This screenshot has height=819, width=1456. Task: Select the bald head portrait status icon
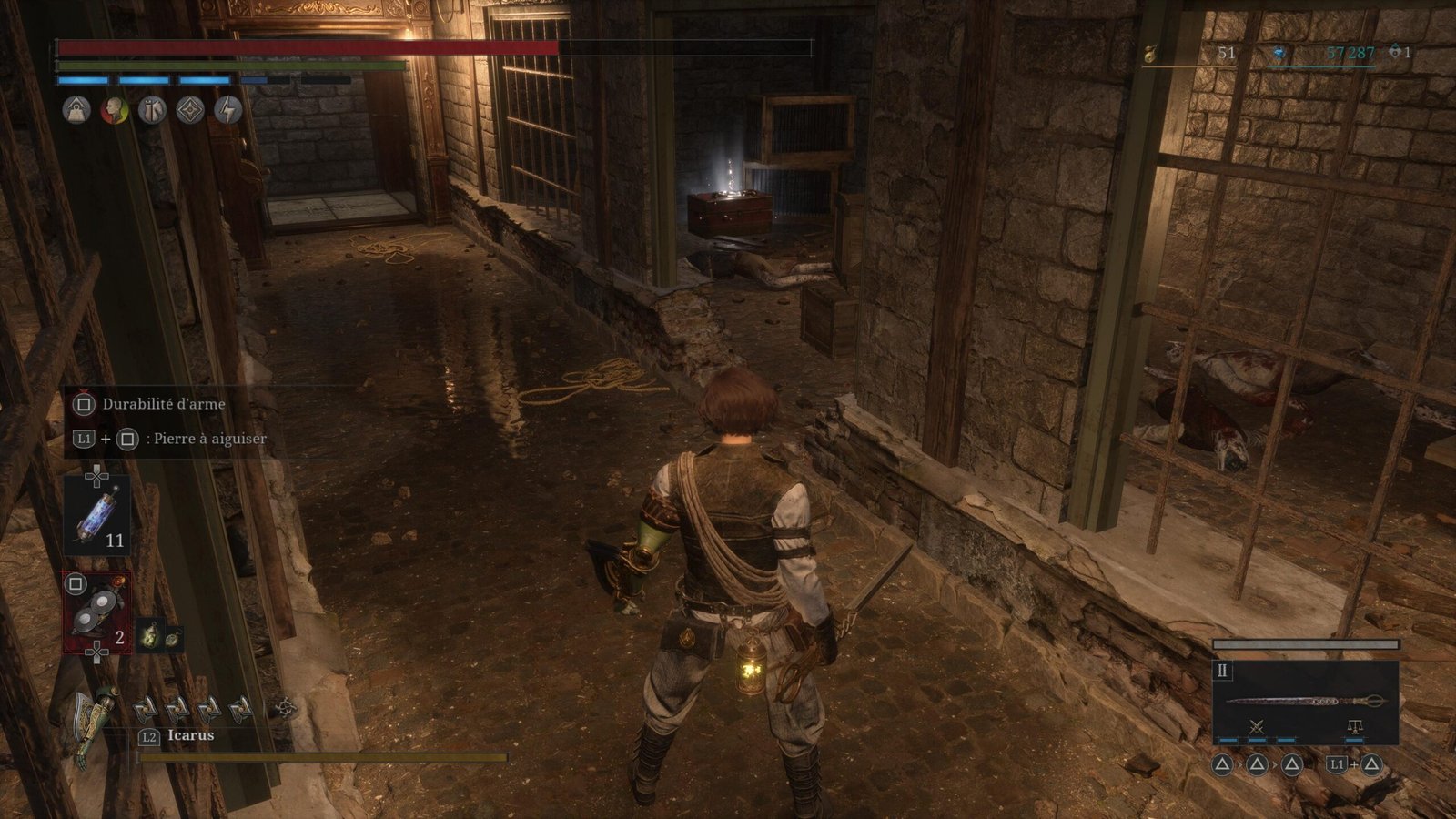pyautogui.click(x=115, y=110)
